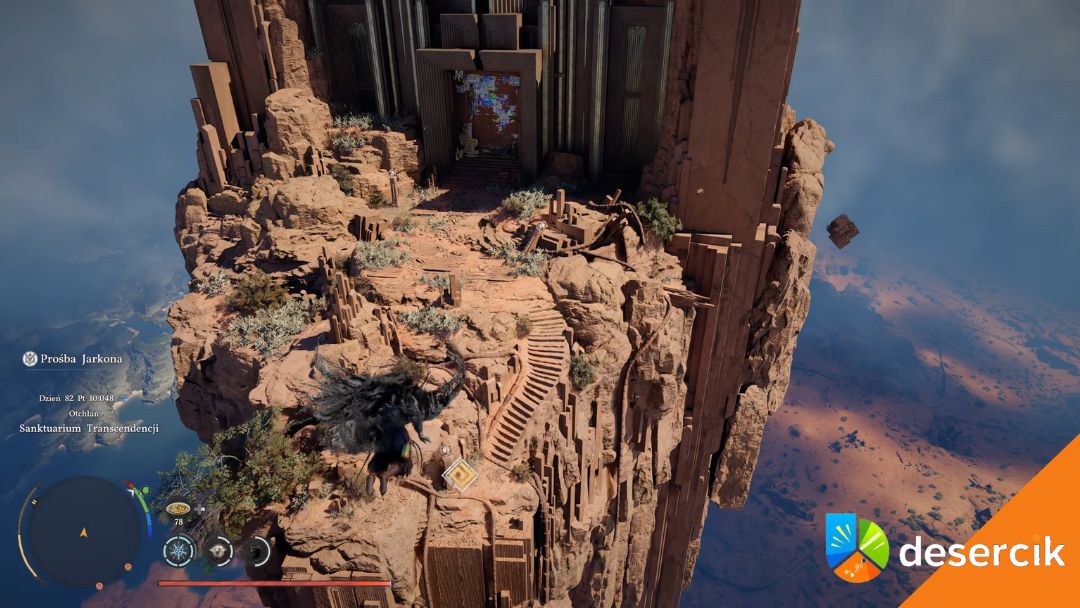Activate the dark third ability icon
Viewport: 1080px width, 608px height.
click(x=257, y=549)
